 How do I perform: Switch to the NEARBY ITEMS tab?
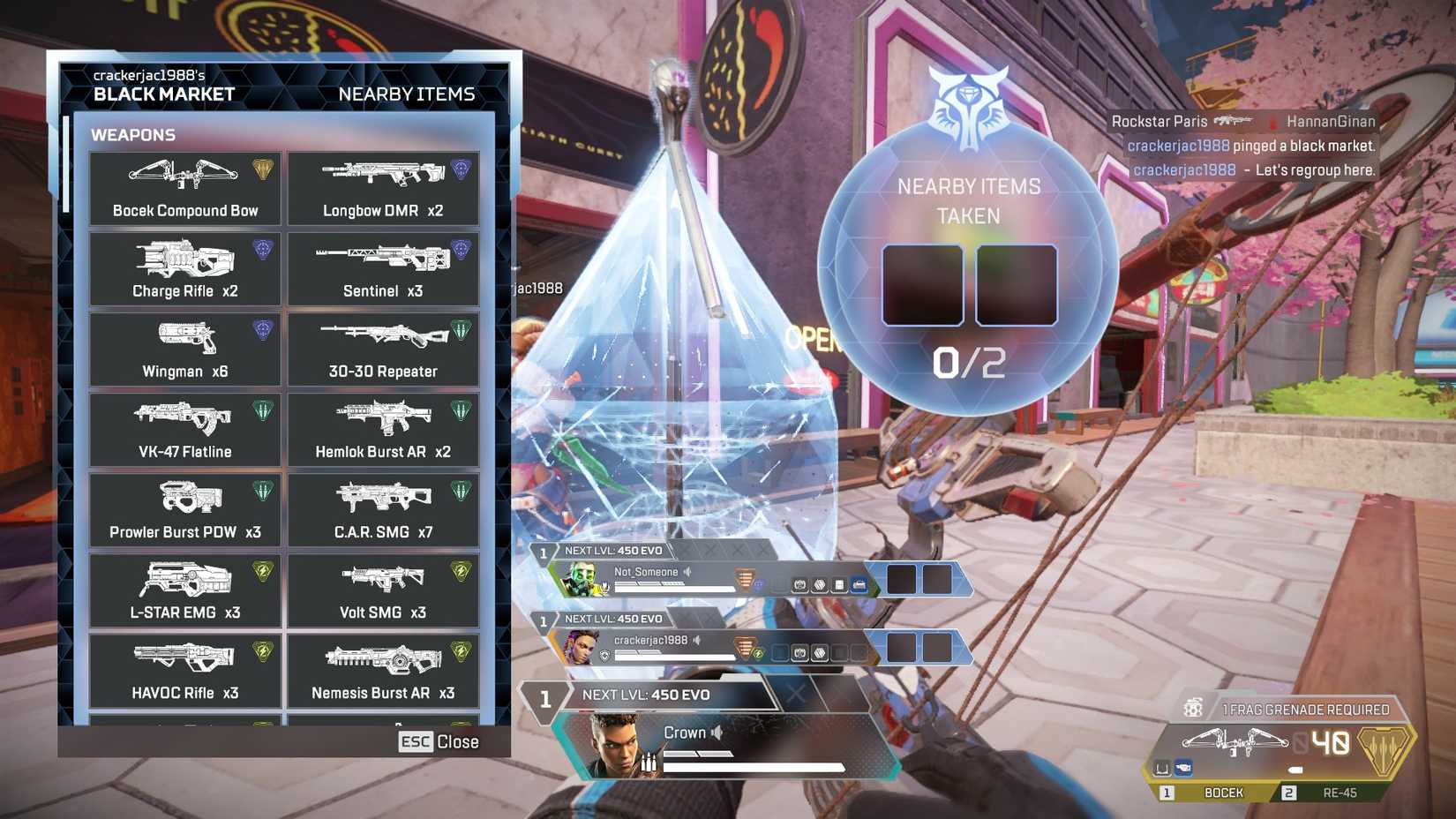pos(409,94)
